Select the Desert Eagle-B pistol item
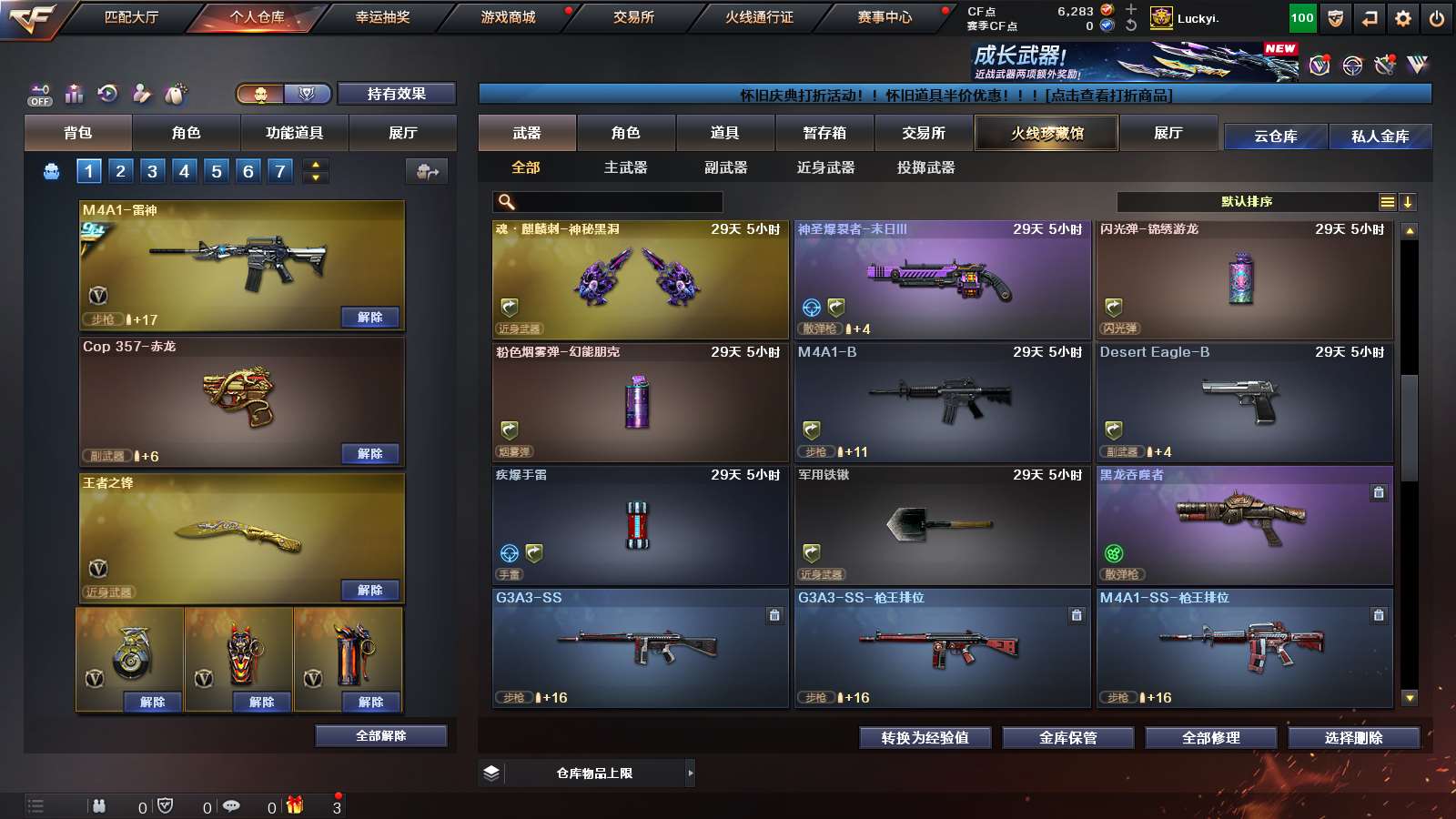The height and width of the screenshot is (819, 1456). click(x=1244, y=401)
